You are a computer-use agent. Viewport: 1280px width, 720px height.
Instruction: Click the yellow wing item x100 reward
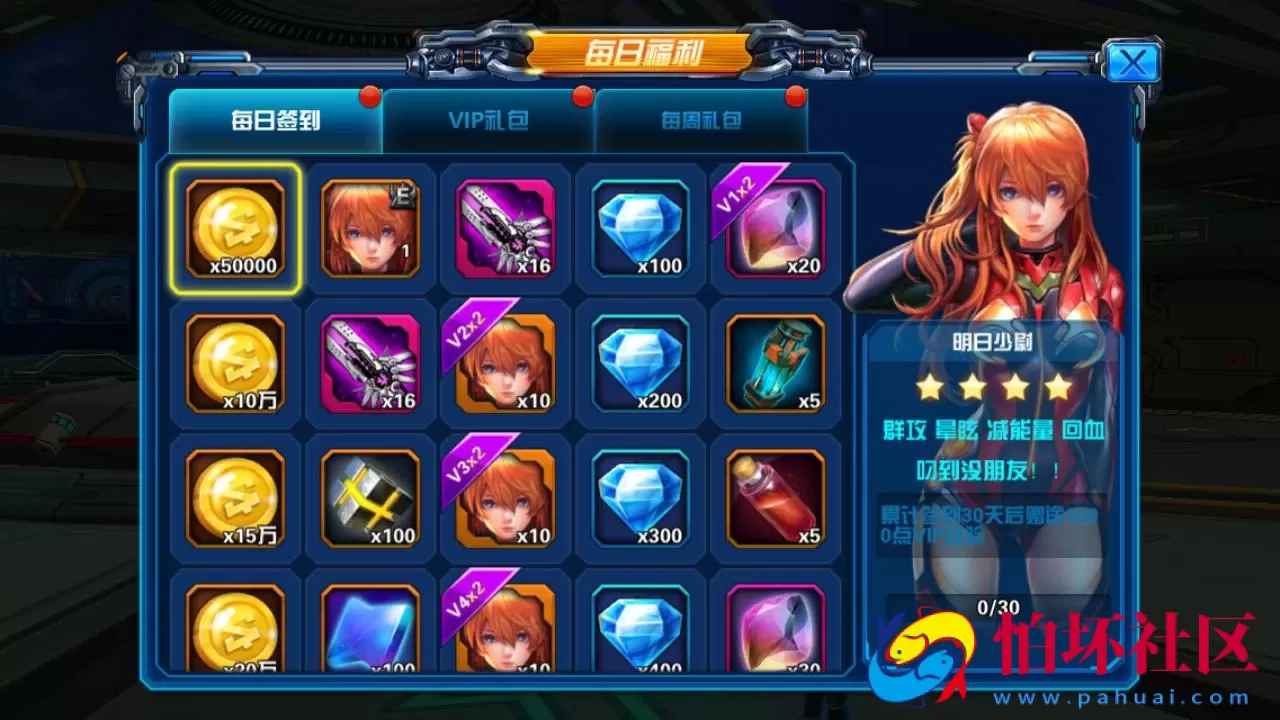(369, 500)
